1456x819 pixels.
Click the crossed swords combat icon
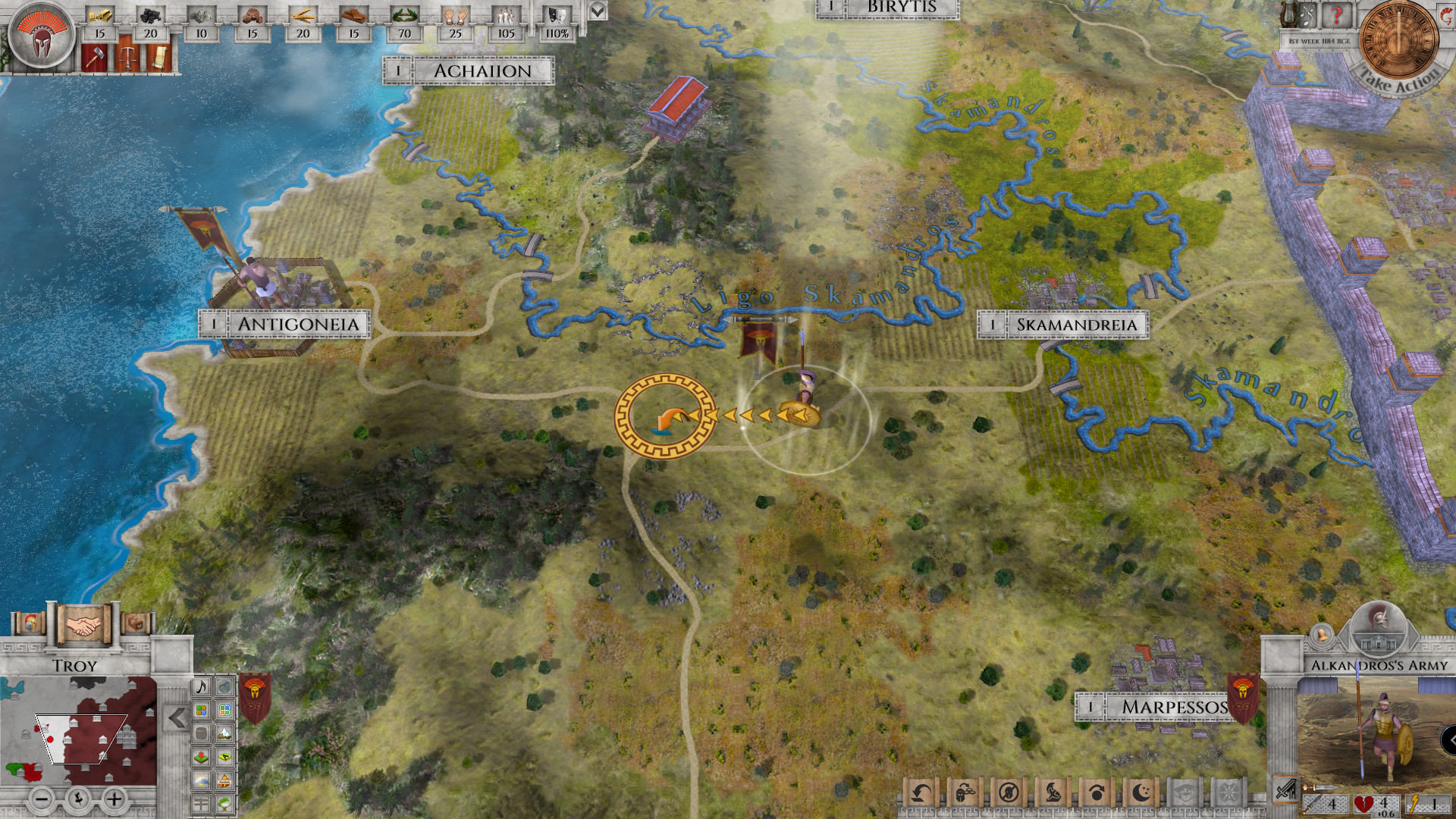[x=1286, y=790]
